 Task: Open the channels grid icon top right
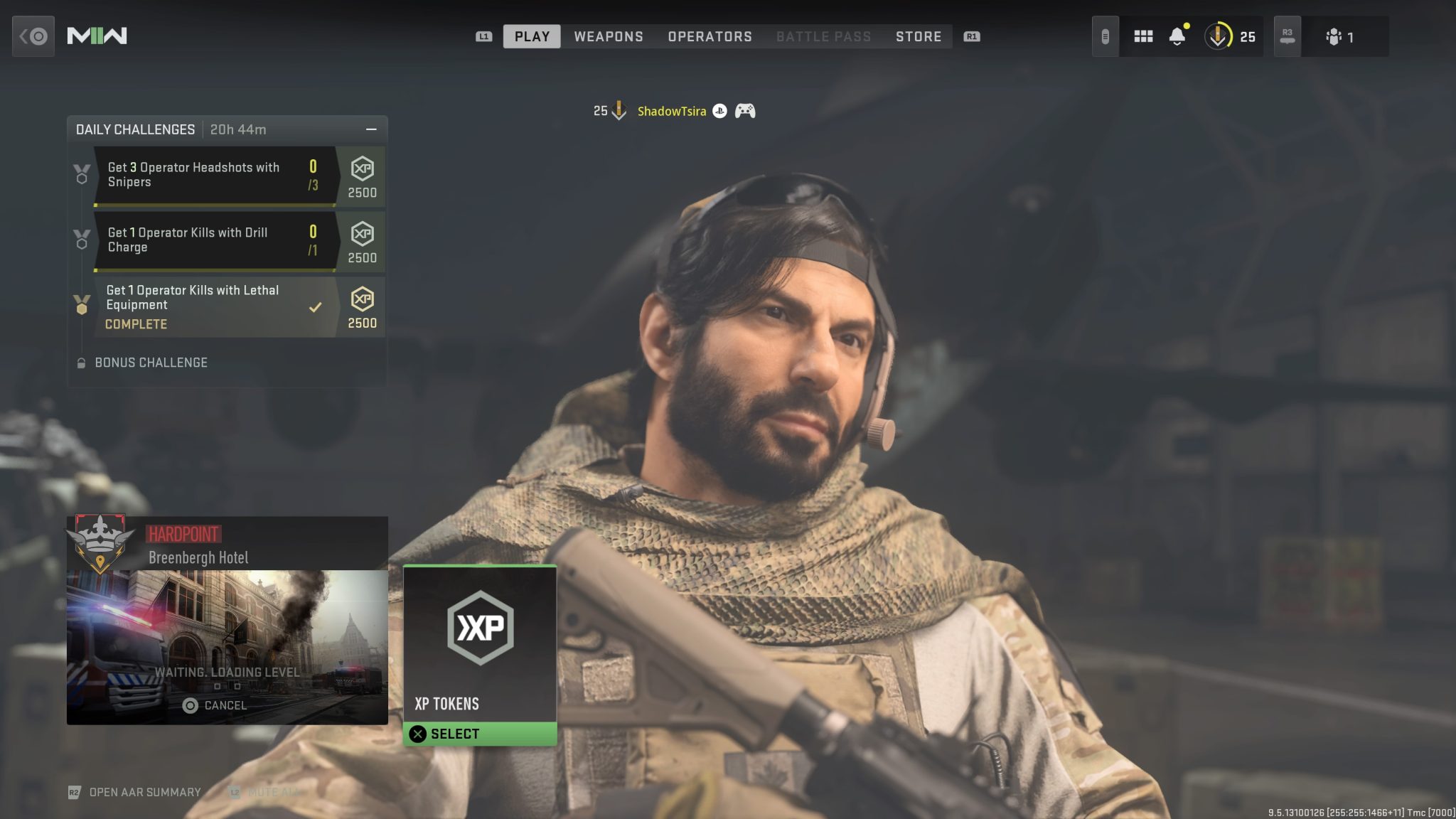click(x=1145, y=36)
